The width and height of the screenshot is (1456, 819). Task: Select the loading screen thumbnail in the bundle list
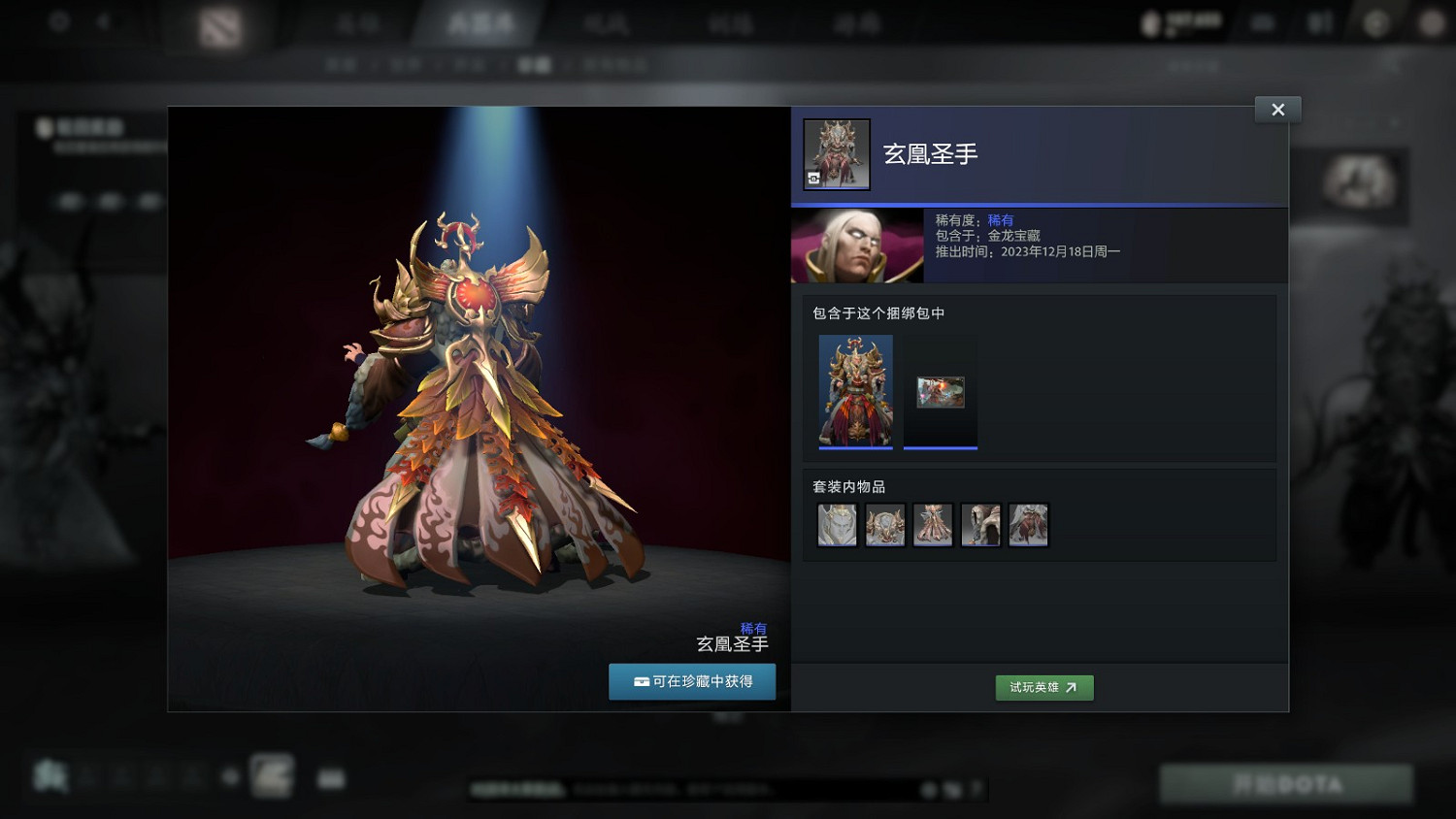pos(940,393)
